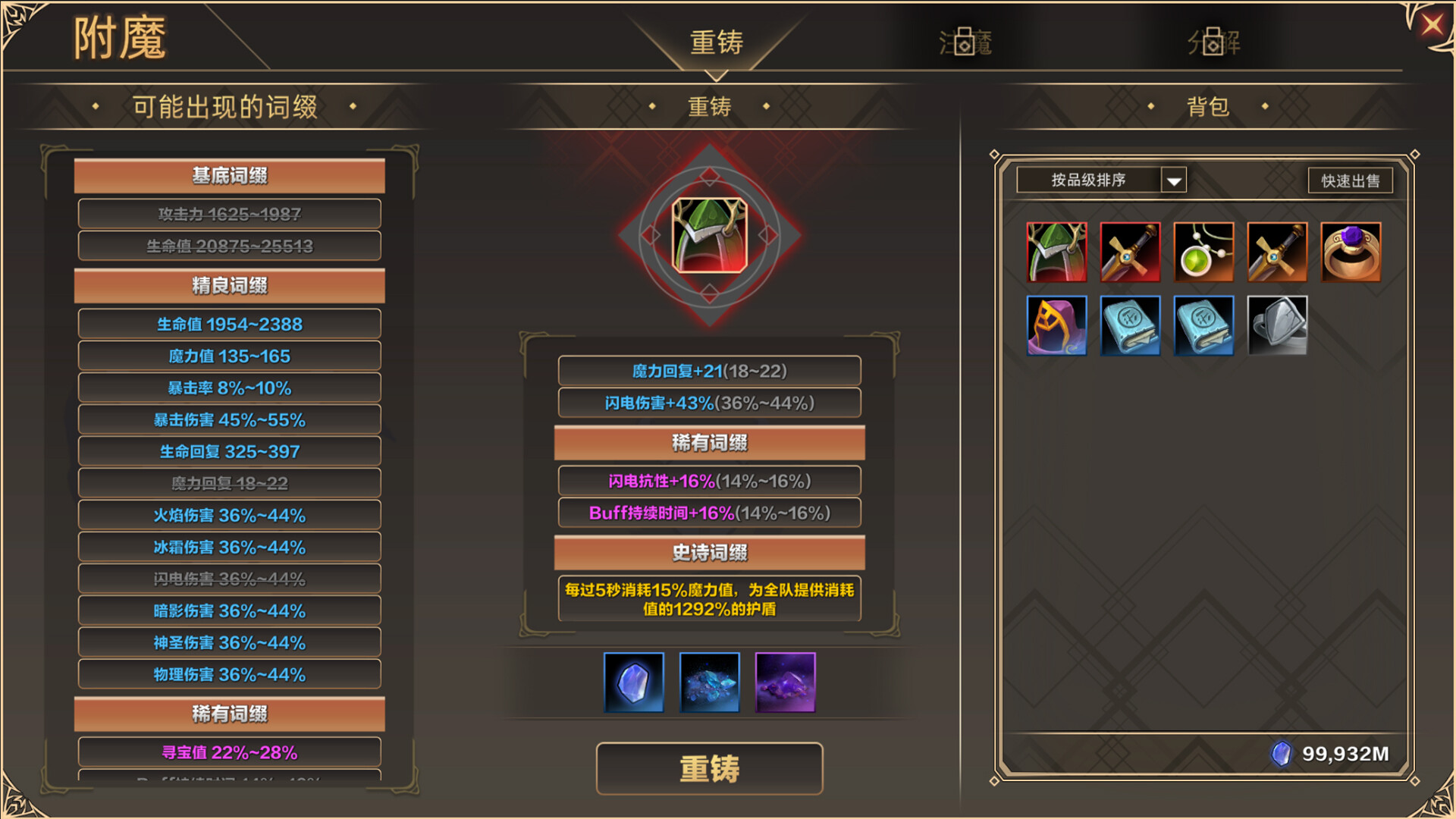Click the 99,932M currency display
Screen dimensions: 1456x819
[1335, 754]
